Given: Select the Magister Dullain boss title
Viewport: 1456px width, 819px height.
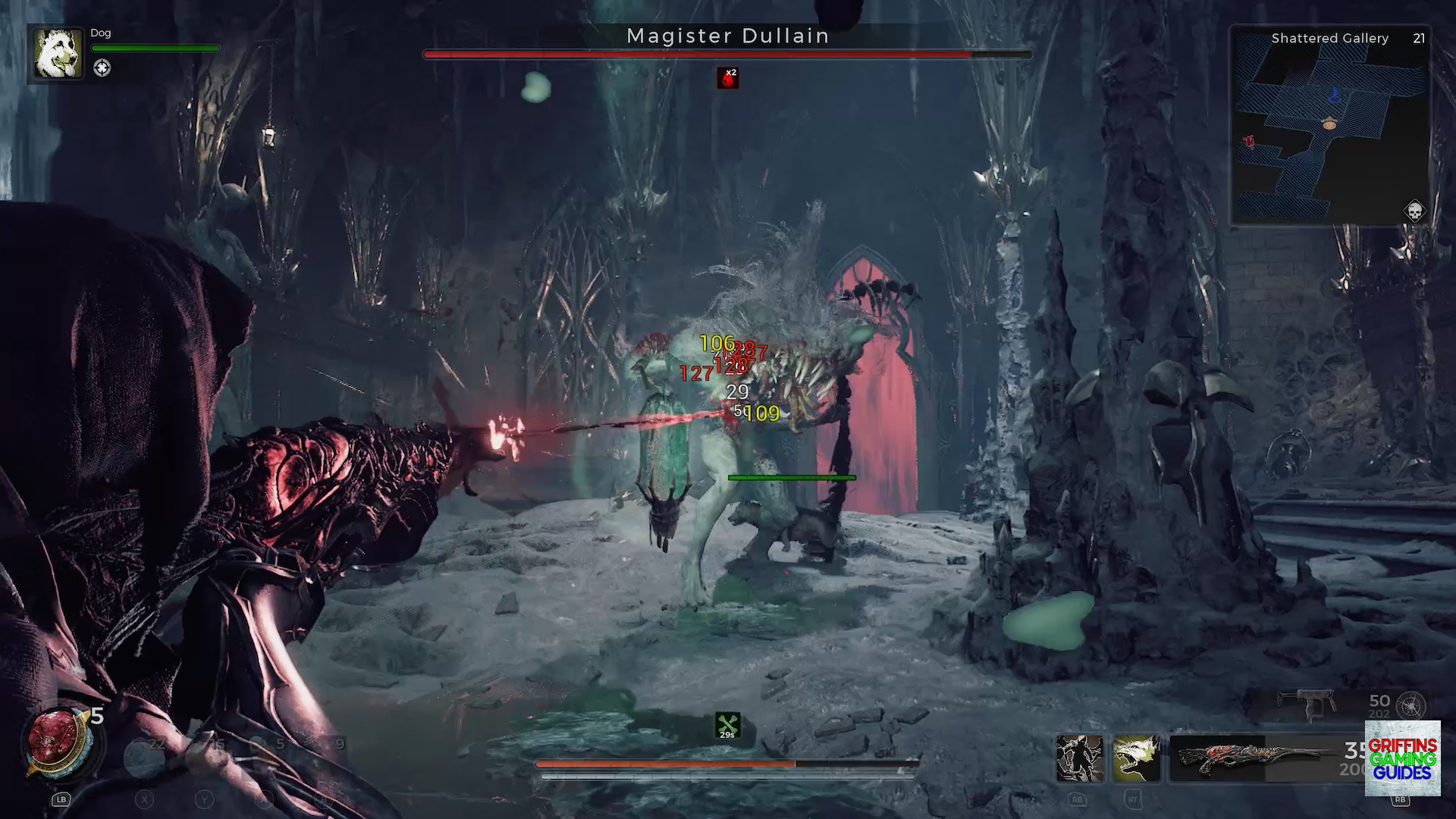Looking at the screenshot, I should click(x=727, y=36).
